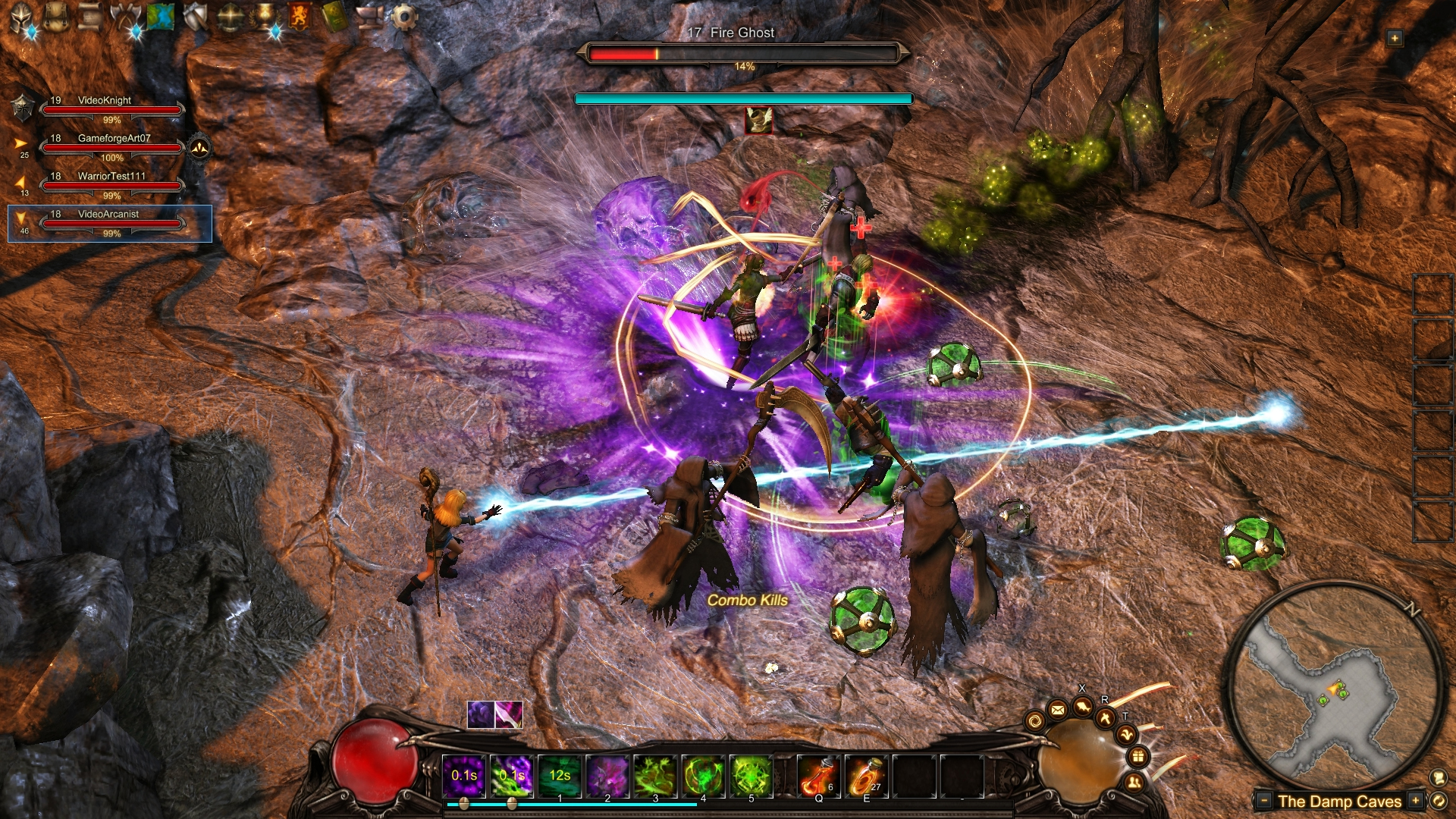Open the lion banner guild icon

(x=300, y=17)
